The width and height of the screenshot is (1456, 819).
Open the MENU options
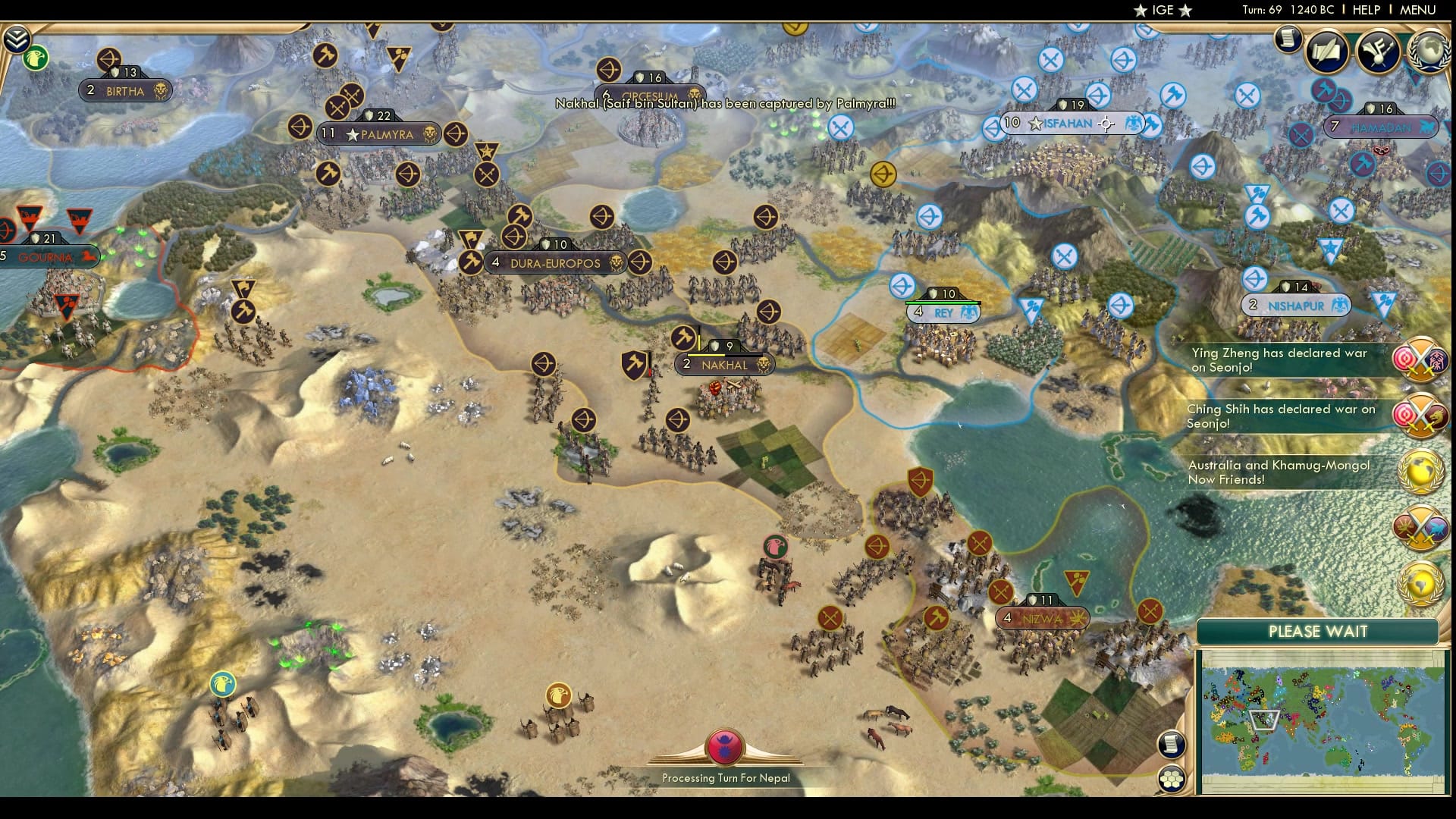[x=1417, y=11]
